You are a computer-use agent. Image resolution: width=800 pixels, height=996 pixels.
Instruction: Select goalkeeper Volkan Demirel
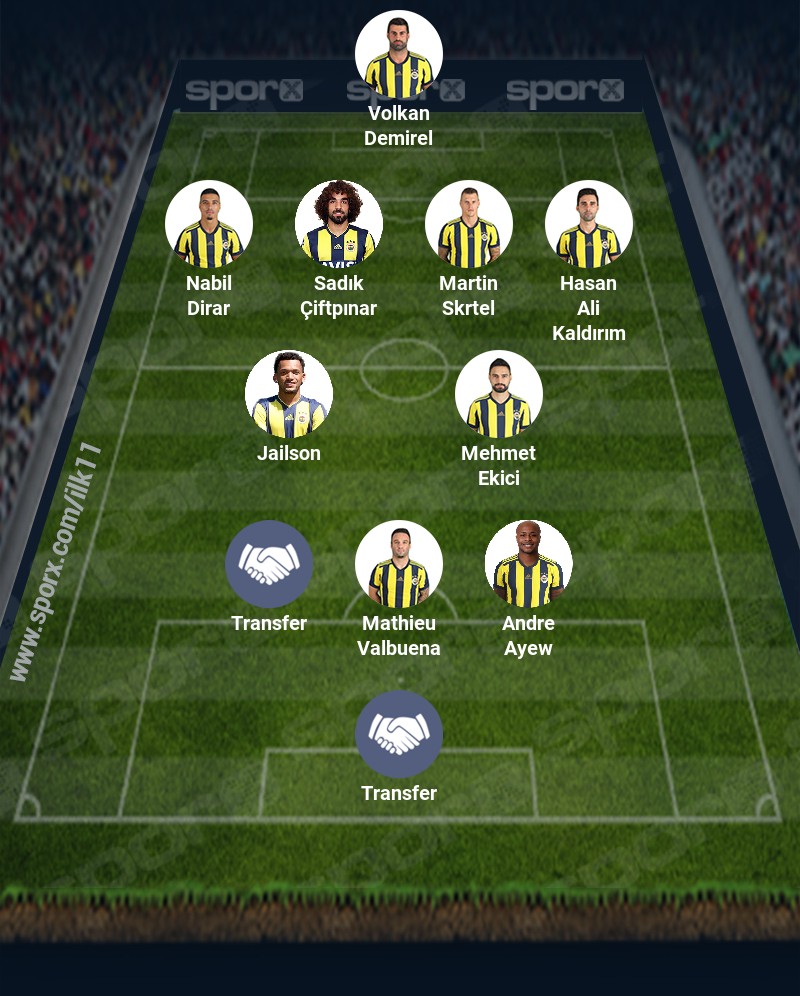(x=399, y=55)
